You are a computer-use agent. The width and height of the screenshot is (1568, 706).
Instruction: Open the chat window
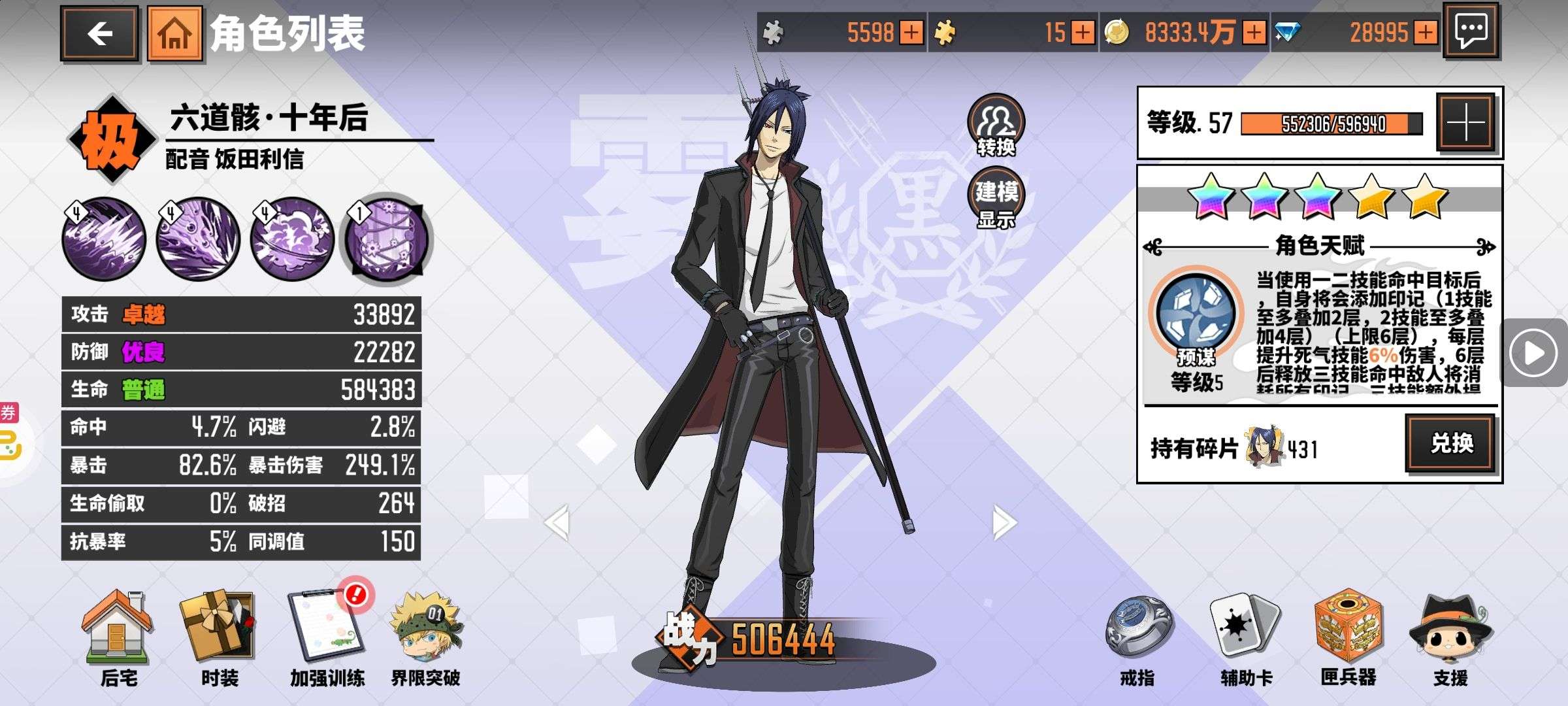tap(1471, 31)
